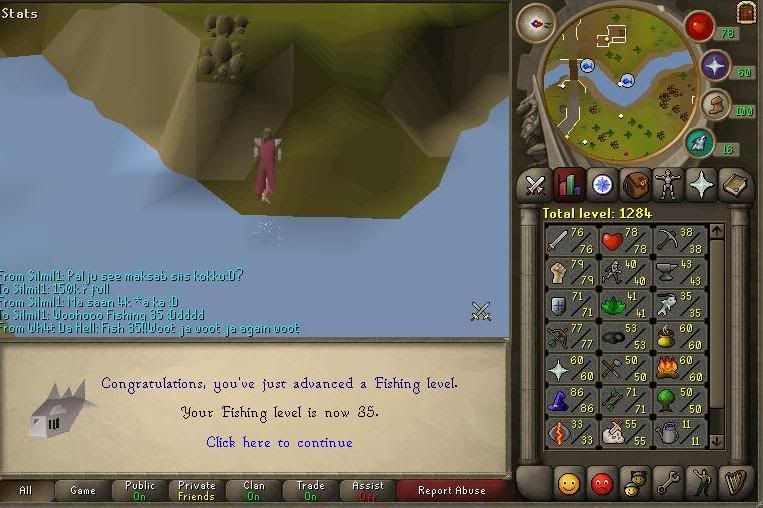Viewport: 763px width, 508px height.
Task: Show the Worn Equipment tab
Action: coord(669,185)
